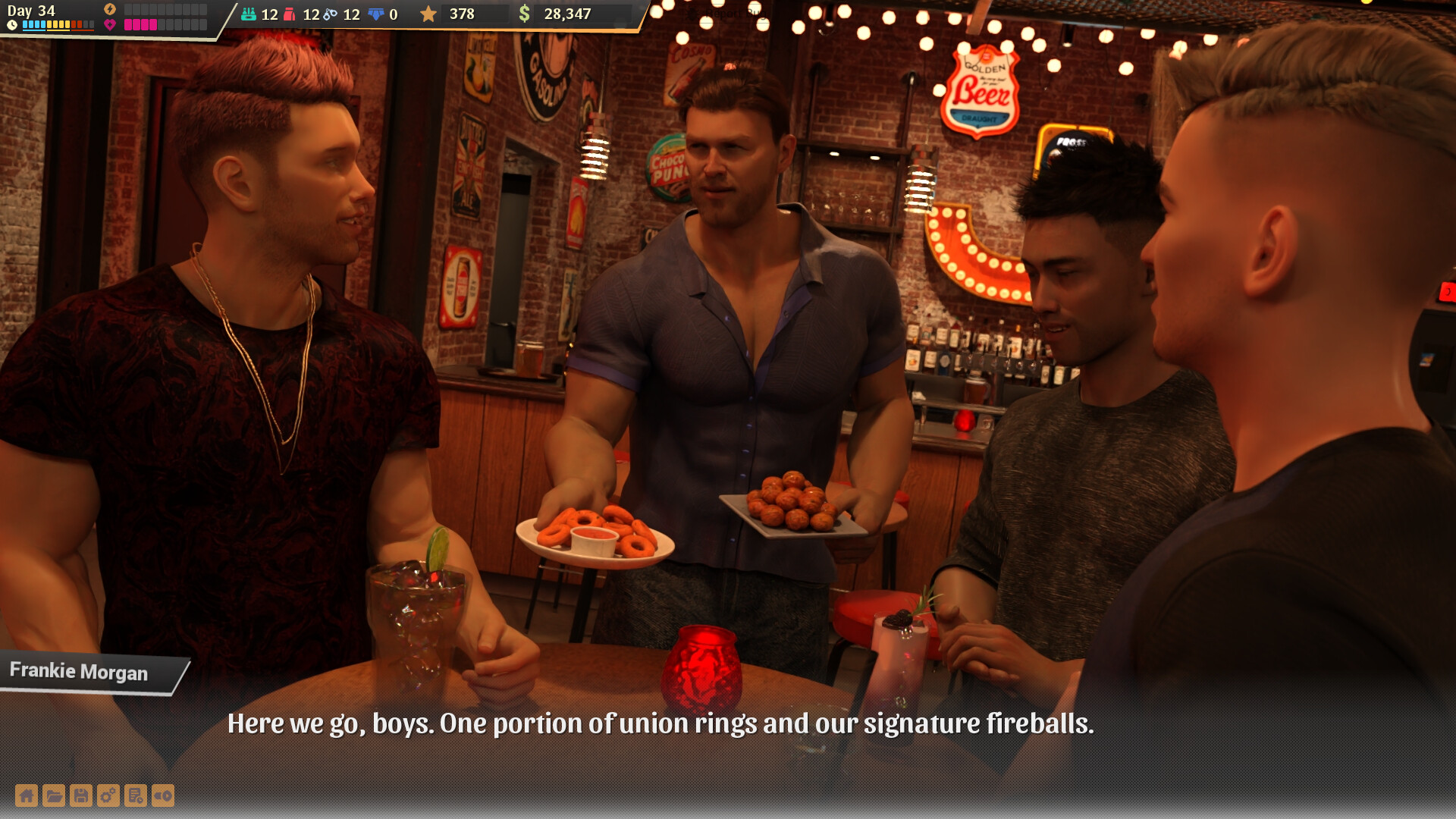1456x819 pixels.
Task: Save the game using the floppy disk icon
Action: pos(81,795)
